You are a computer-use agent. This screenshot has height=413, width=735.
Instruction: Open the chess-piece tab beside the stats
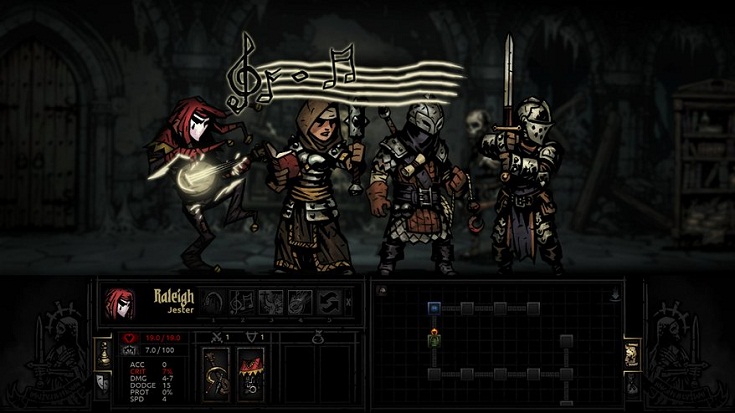tap(102, 351)
